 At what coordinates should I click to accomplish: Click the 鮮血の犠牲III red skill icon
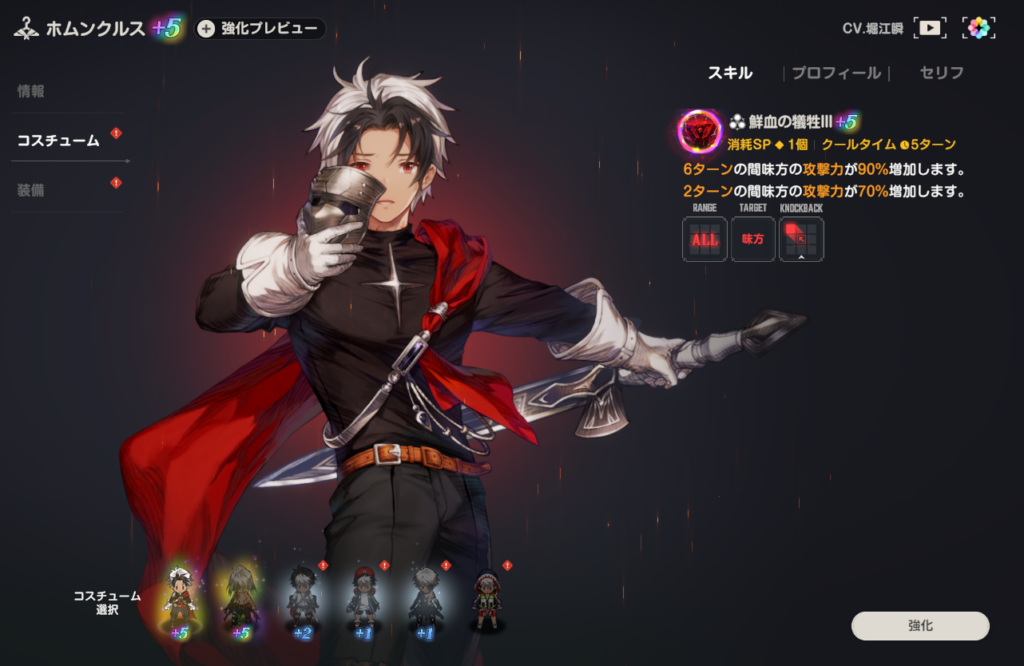[700, 131]
